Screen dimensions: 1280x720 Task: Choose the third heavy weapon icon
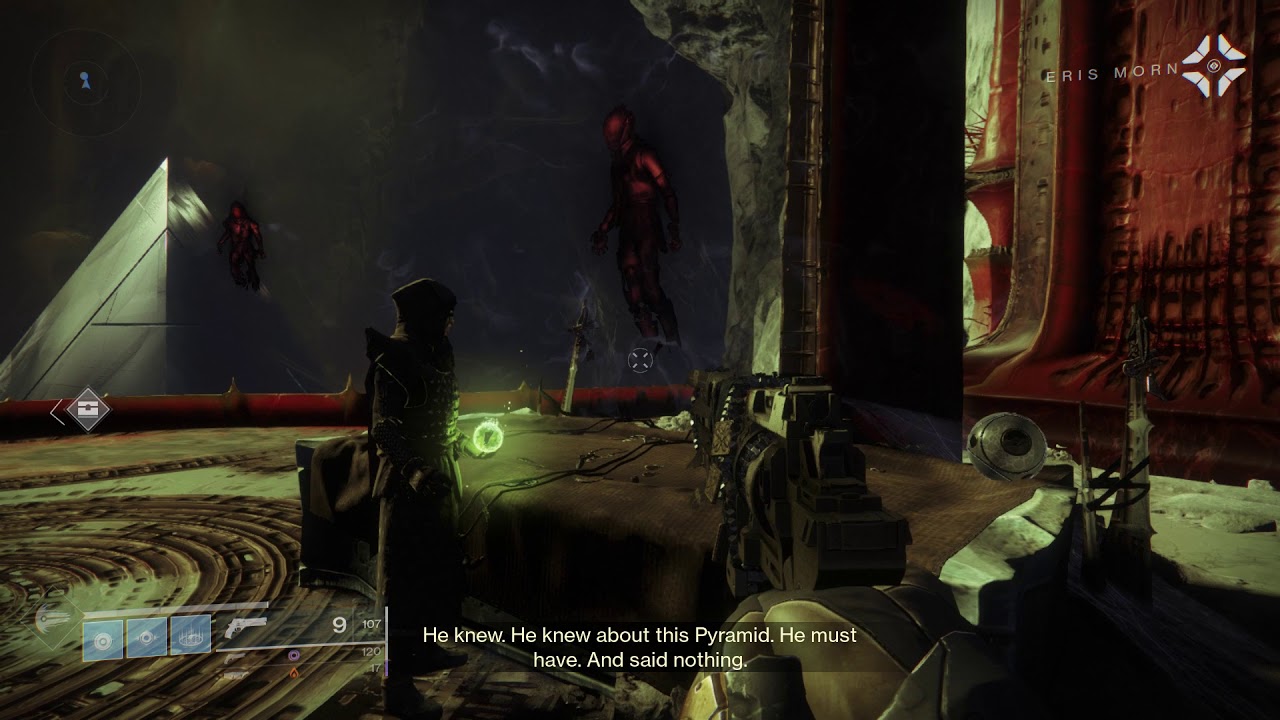coord(236,675)
